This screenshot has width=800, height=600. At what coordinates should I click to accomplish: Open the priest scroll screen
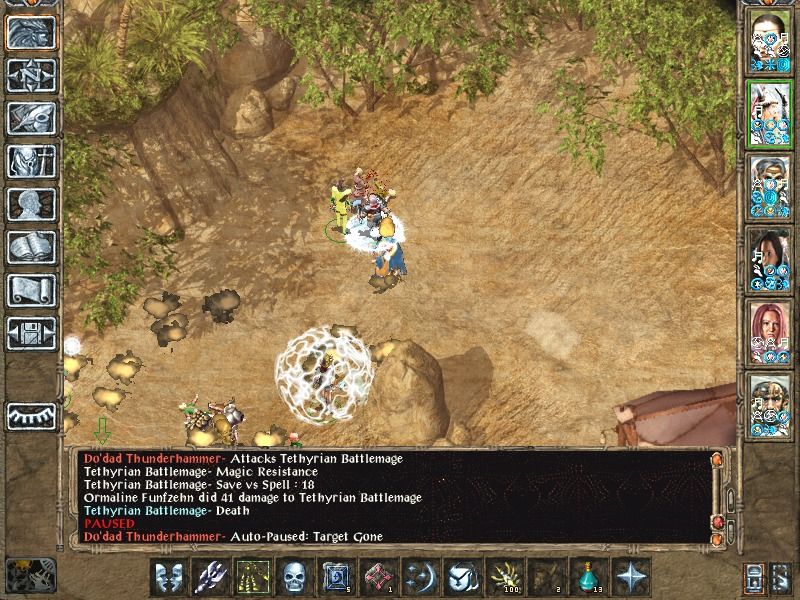click(x=32, y=290)
